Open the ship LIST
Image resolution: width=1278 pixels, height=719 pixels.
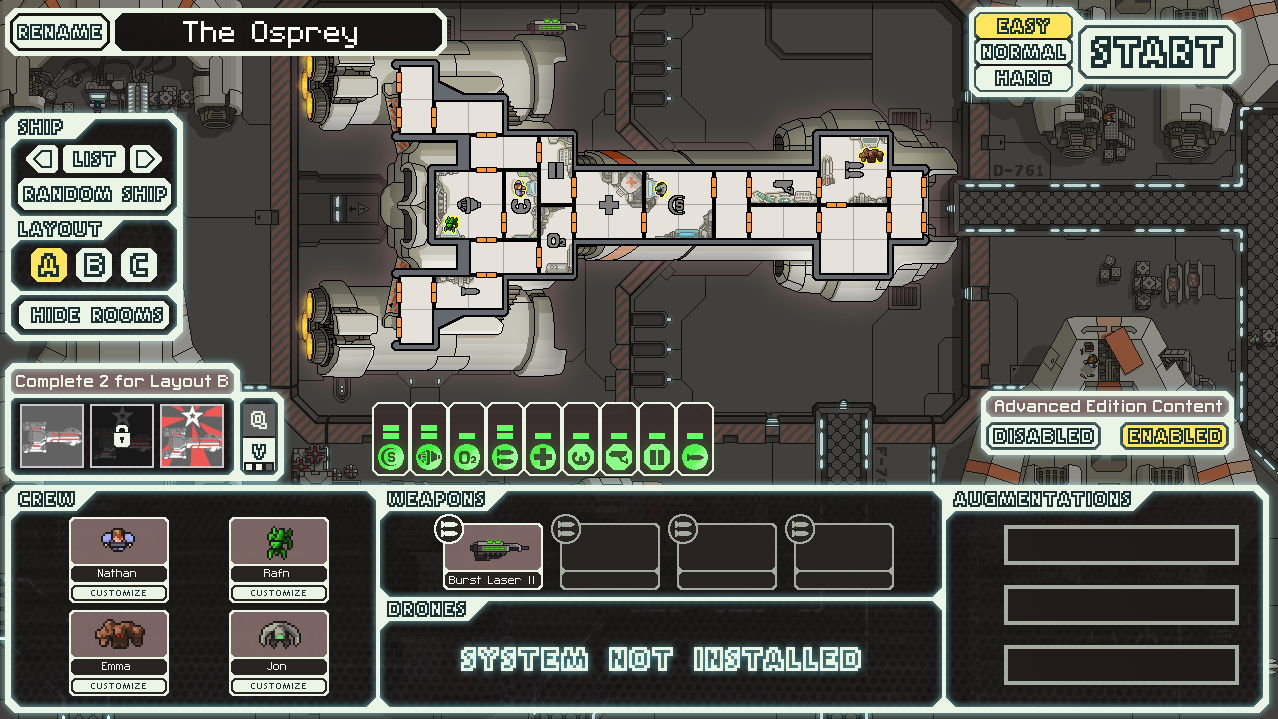pyautogui.click(x=94, y=159)
